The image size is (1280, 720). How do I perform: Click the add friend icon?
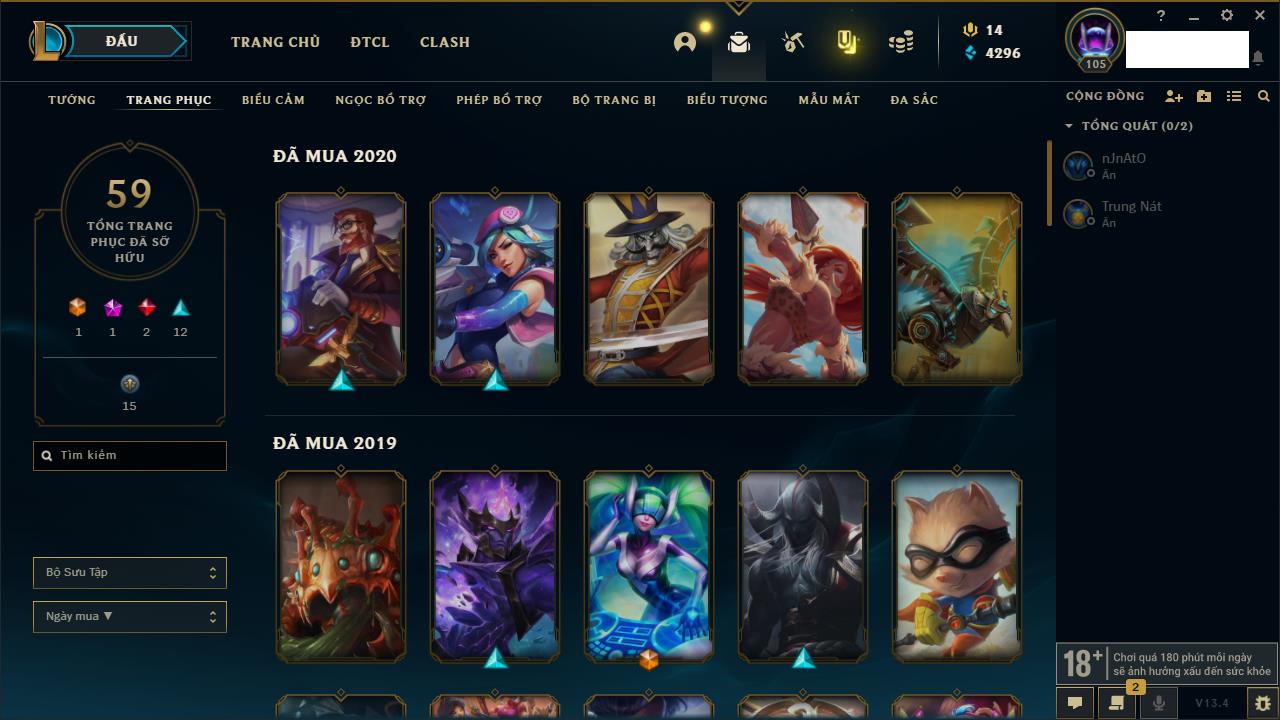click(1174, 96)
